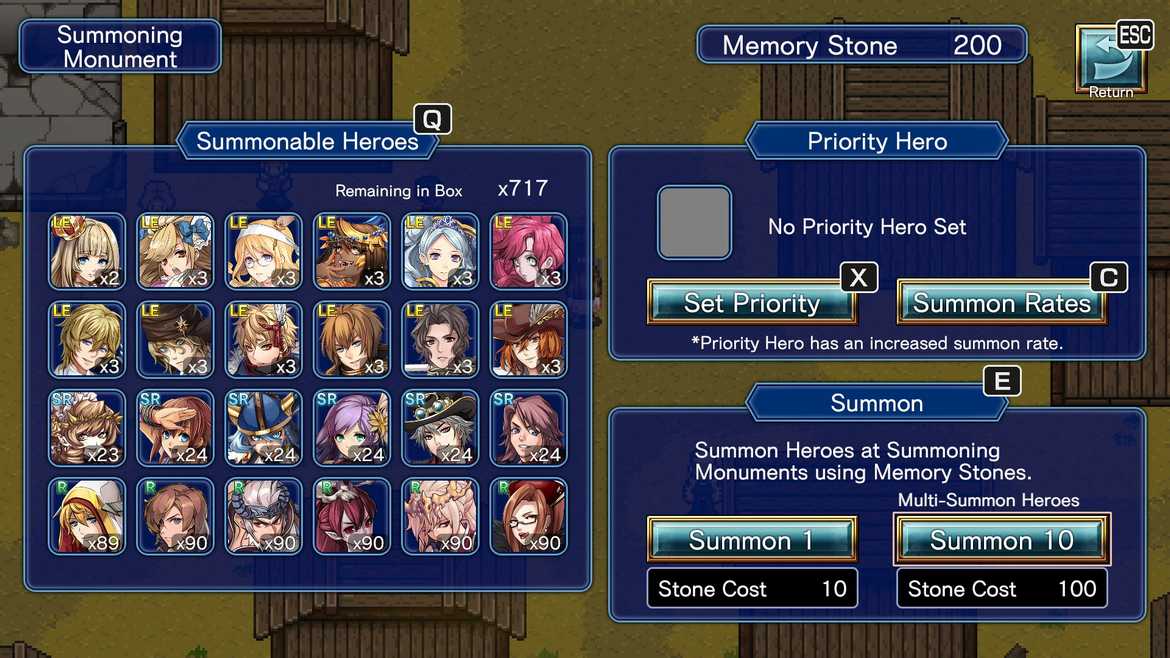Open the Set Priority hero menu
This screenshot has height=658, width=1170.
click(752, 303)
